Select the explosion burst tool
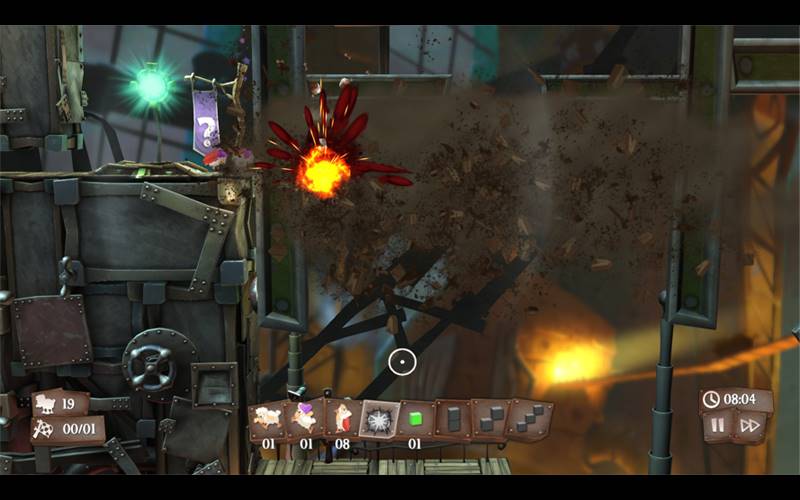 (x=379, y=418)
